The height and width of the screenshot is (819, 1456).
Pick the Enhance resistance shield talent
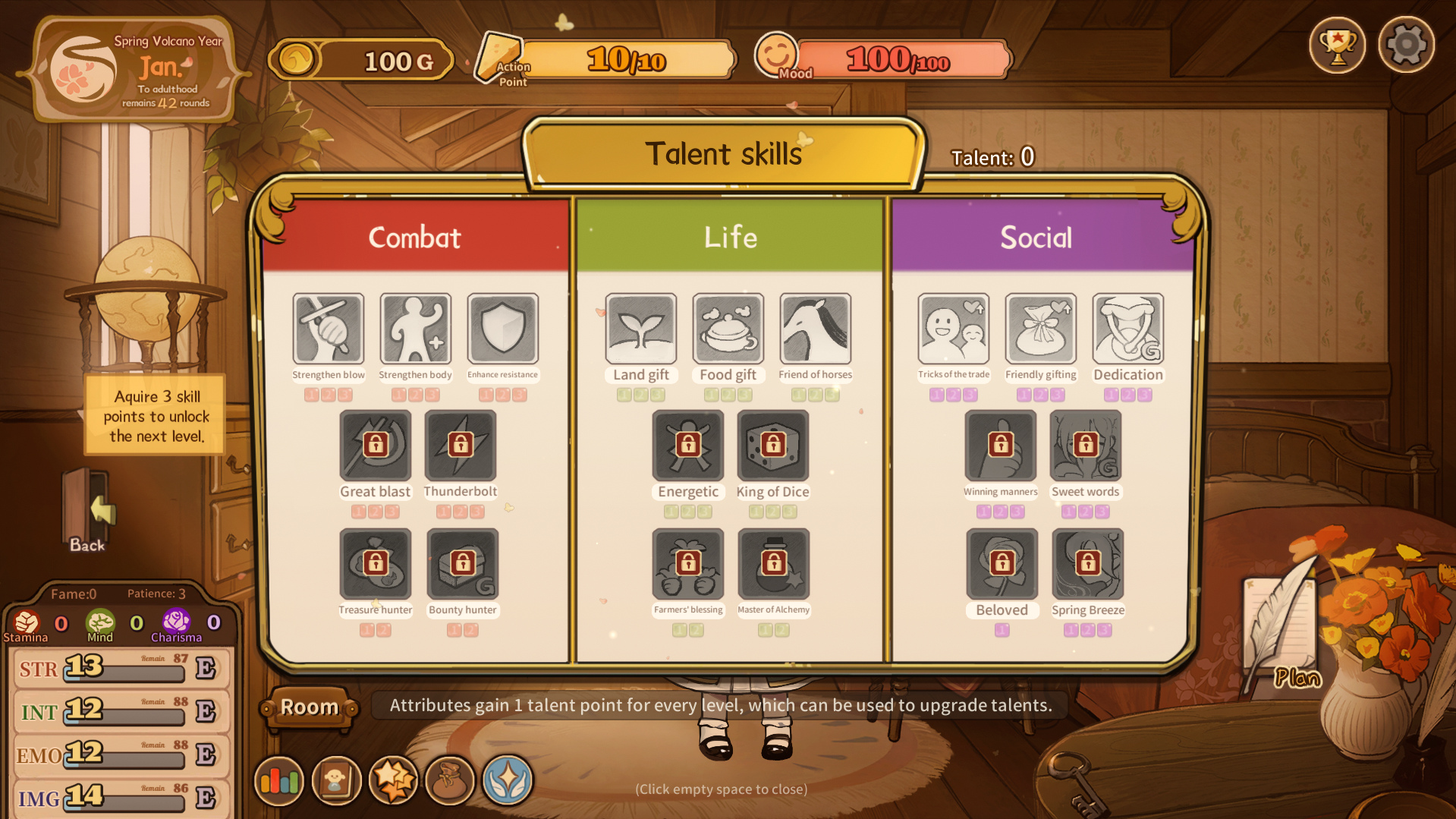(502, 329)
